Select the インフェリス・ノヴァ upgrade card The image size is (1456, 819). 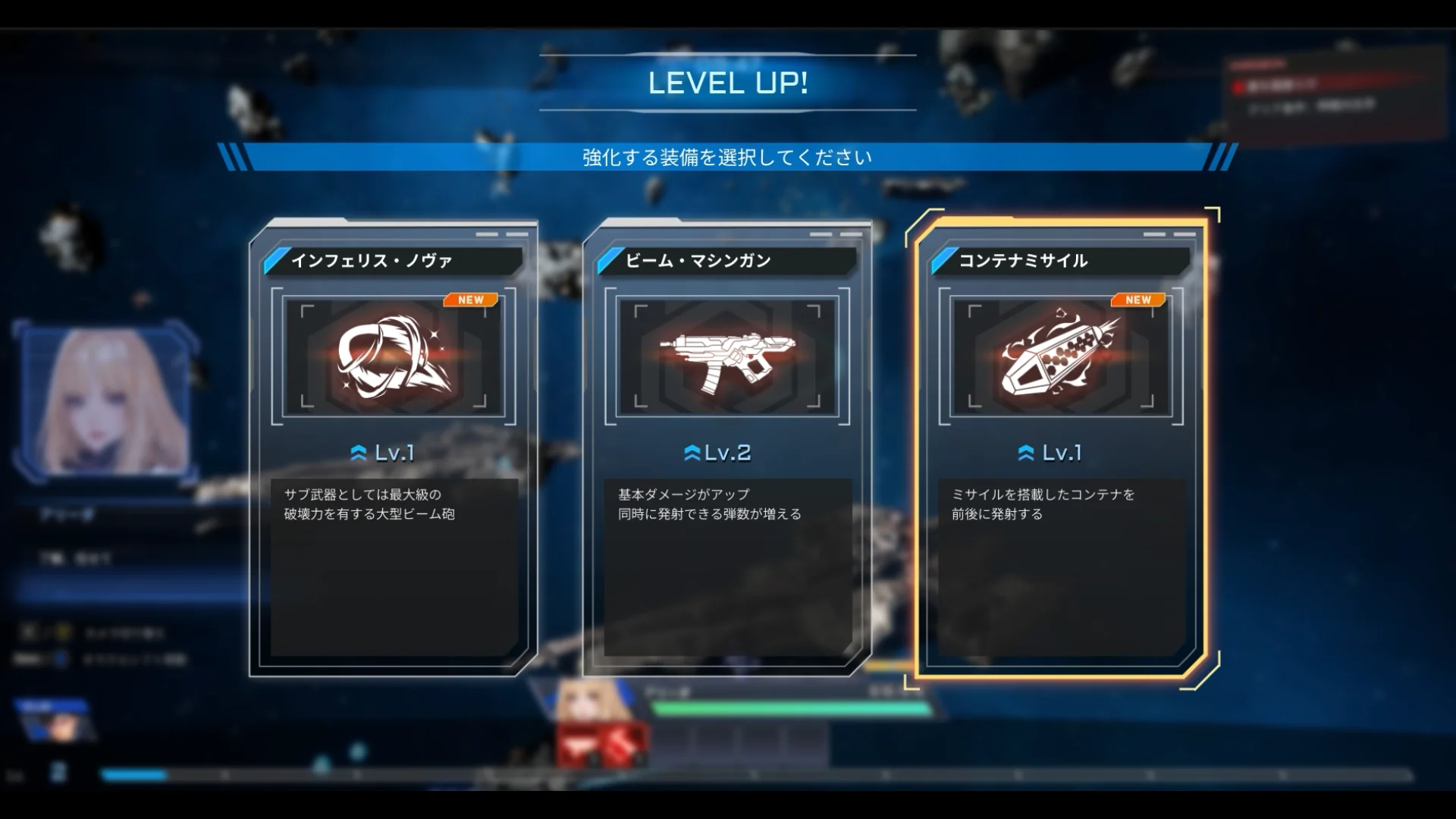point(393,447)
